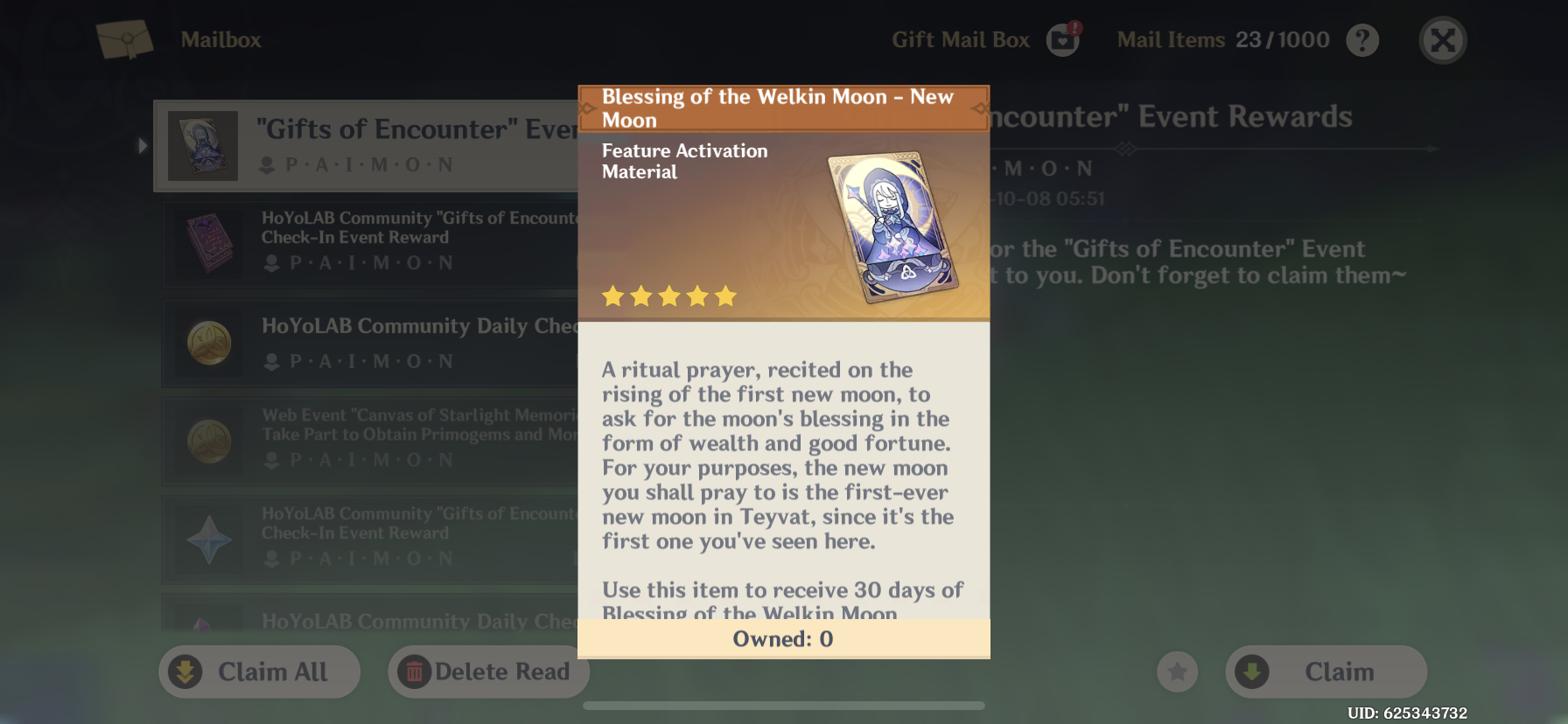Viewport: 1568px width, 724px height.
Task: Click the Gifts of Encounter mail thumbnail
Action: point(203,145)
